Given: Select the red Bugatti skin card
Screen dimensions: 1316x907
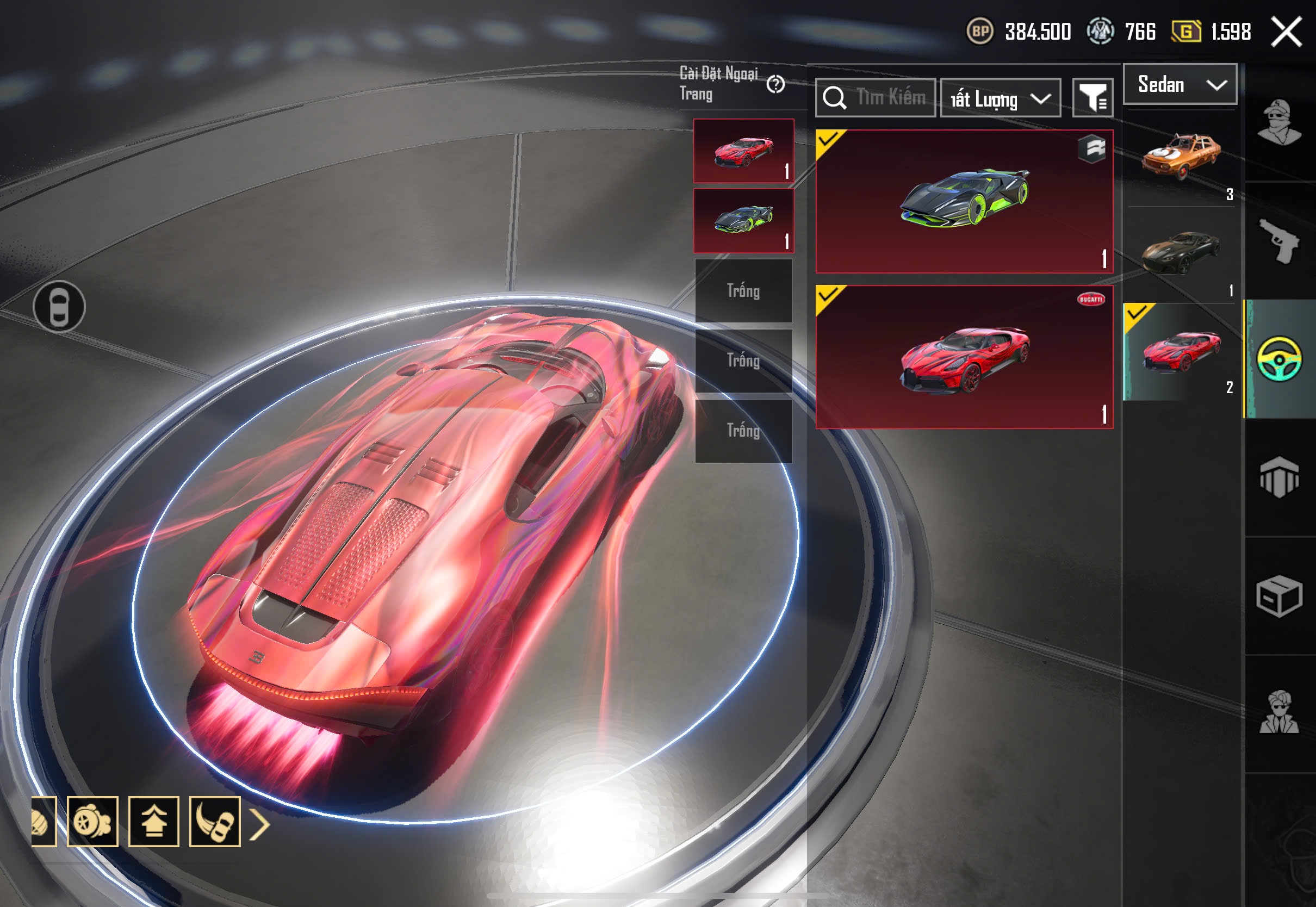Looking at the screenshot, I should point(964,357).
